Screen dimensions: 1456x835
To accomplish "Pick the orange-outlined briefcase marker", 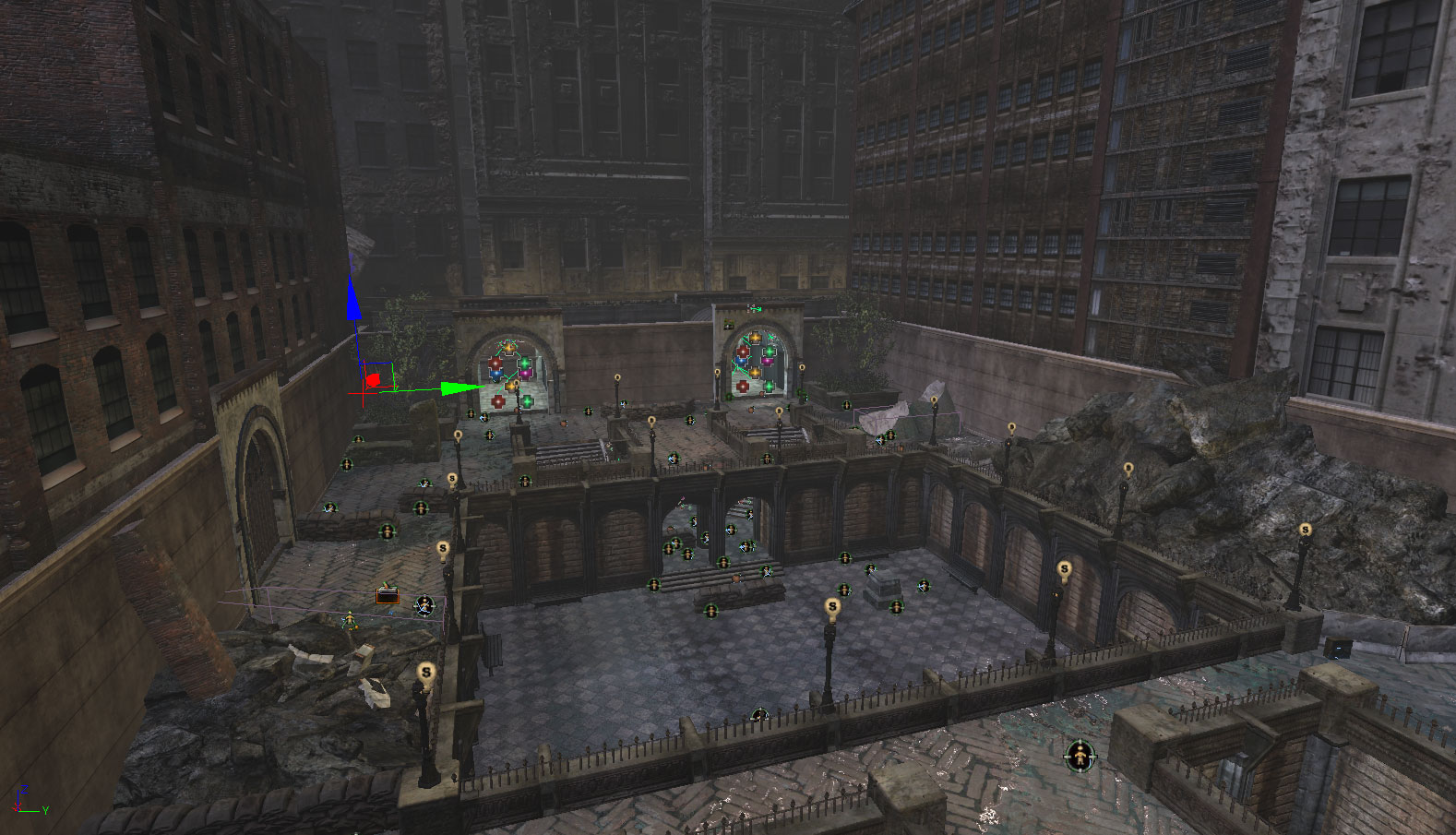I will [388, 596].
